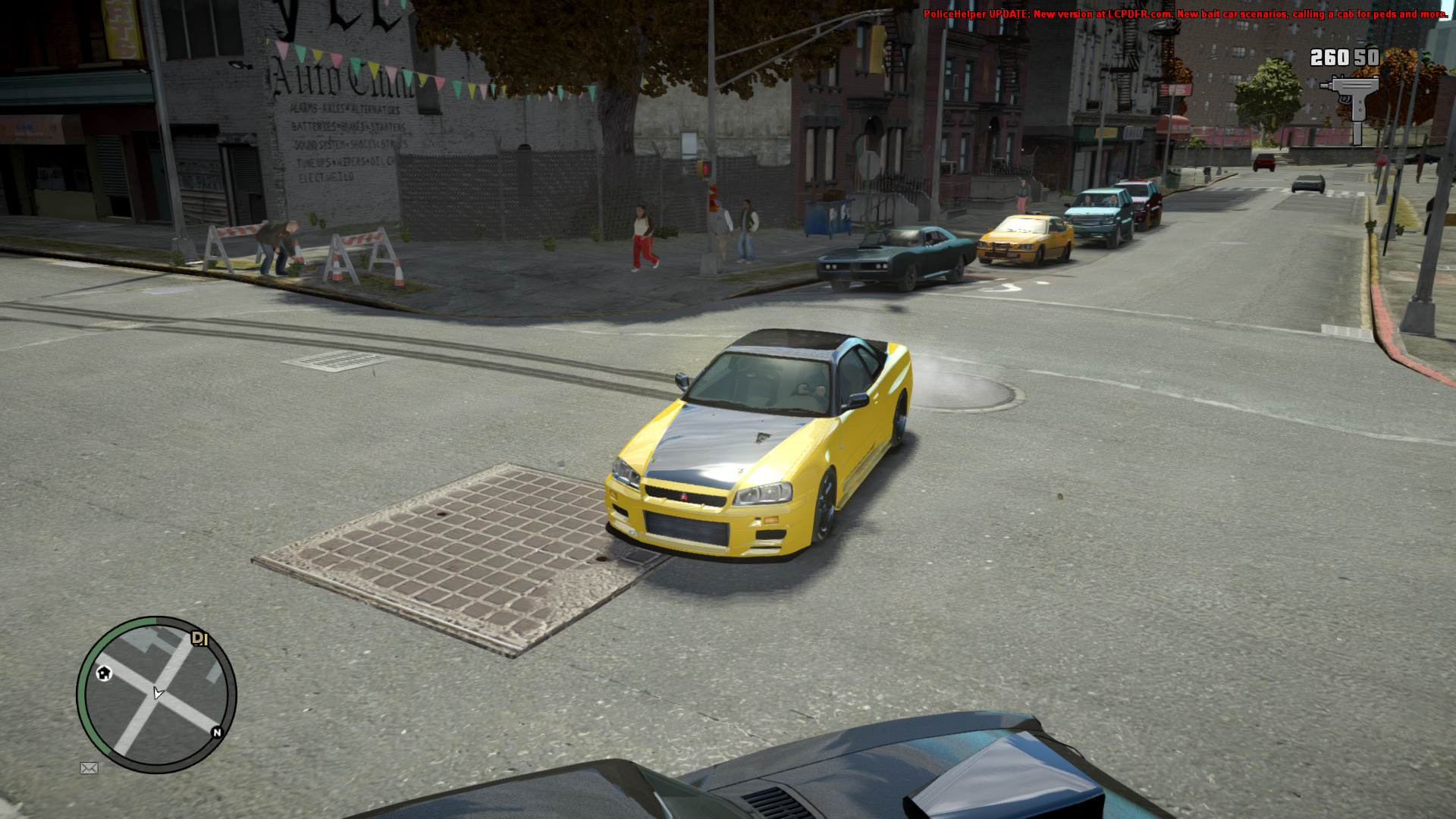
Task: Select the Micro SMG weapon icon
Action: coord(1351,107)
